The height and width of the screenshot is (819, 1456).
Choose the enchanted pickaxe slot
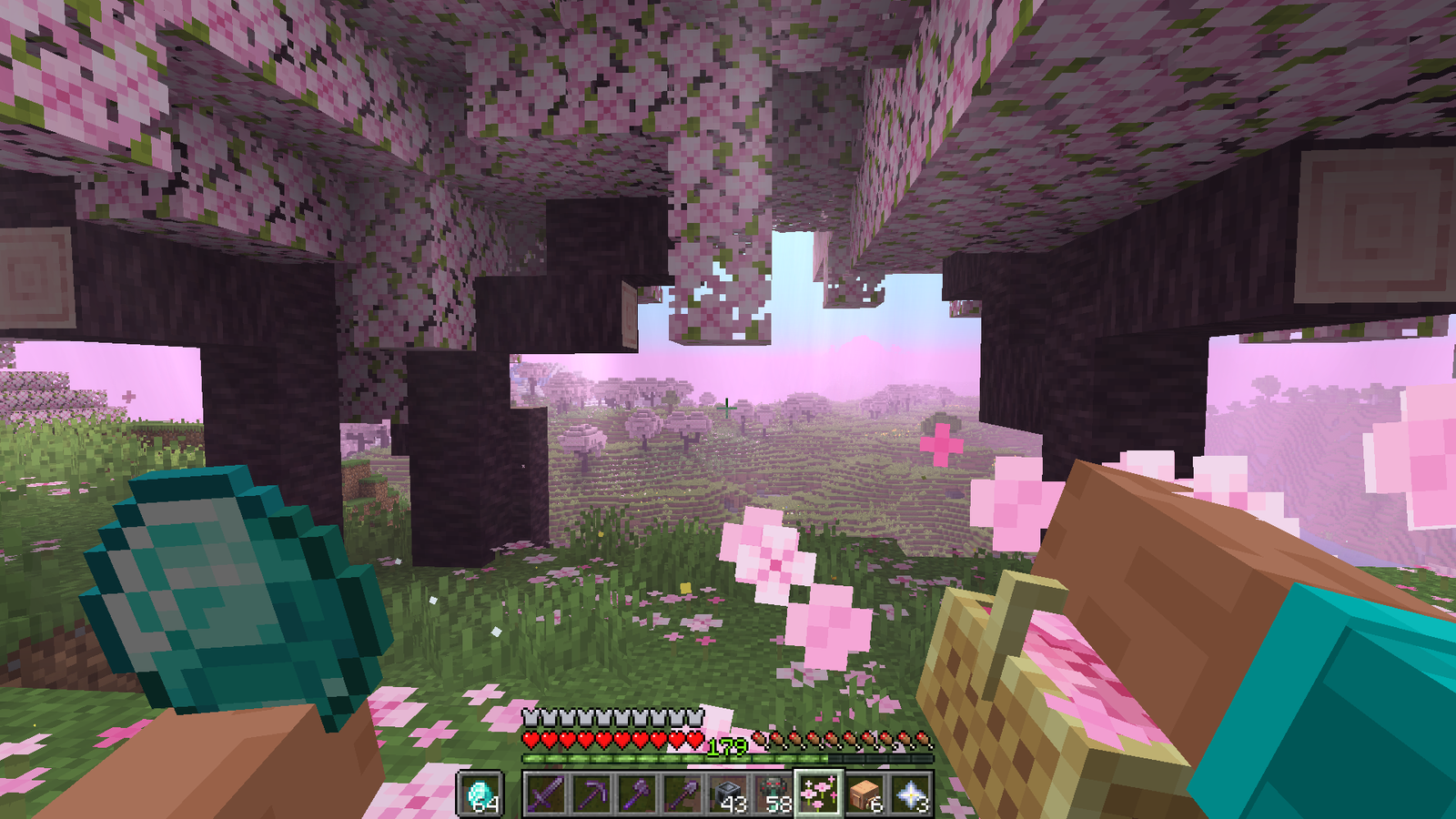click(591, 794)
